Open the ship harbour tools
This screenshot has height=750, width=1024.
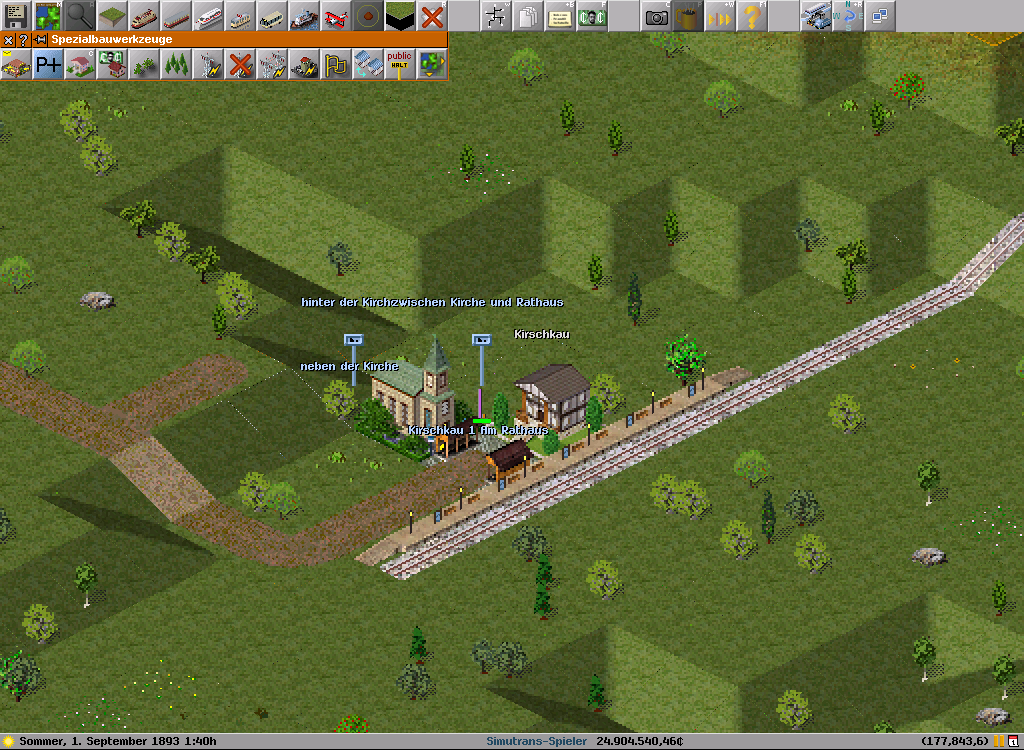(304, 16)
